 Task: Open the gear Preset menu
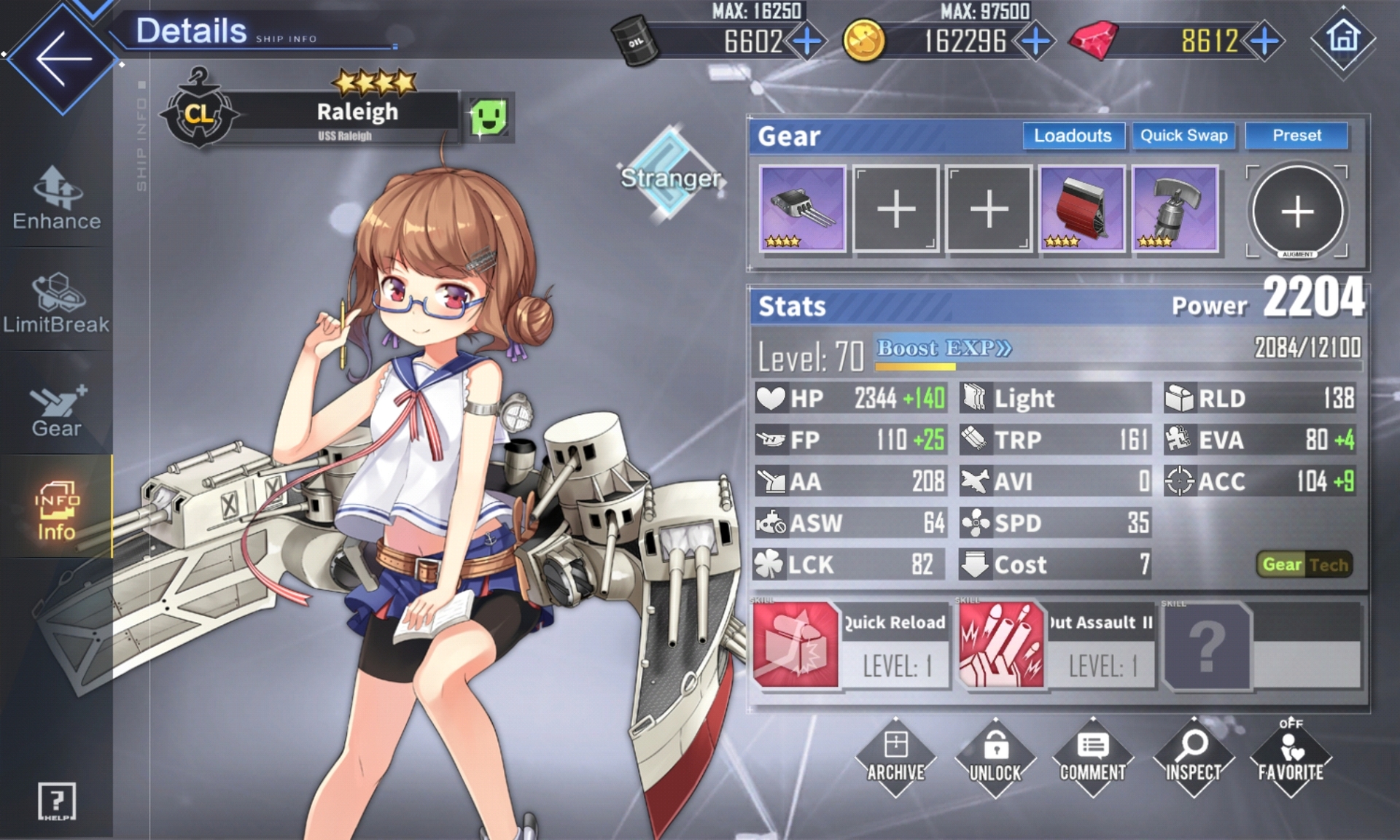(1296, 136)
